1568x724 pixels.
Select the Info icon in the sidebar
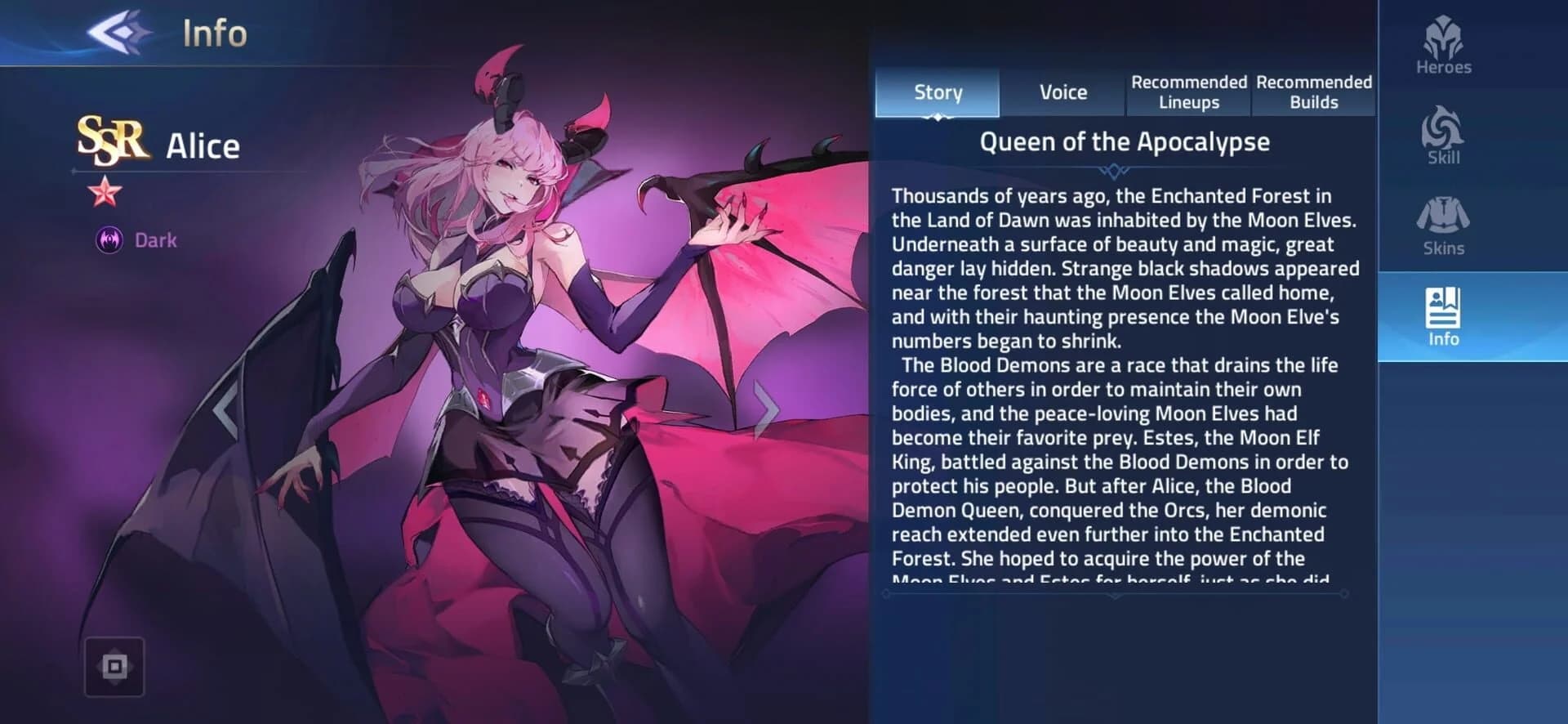(1442, 319)
